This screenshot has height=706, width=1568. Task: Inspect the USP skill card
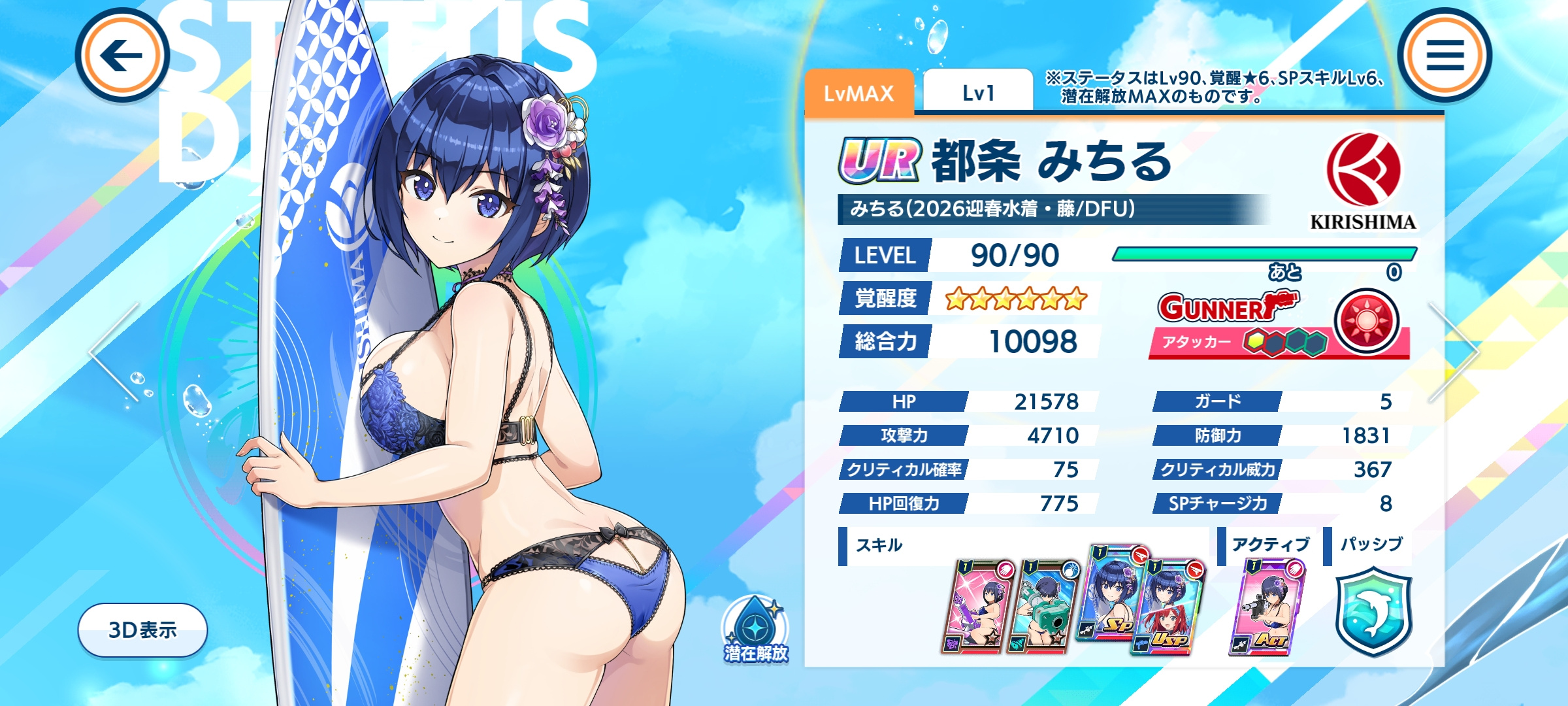click(x=1169, y=607)
